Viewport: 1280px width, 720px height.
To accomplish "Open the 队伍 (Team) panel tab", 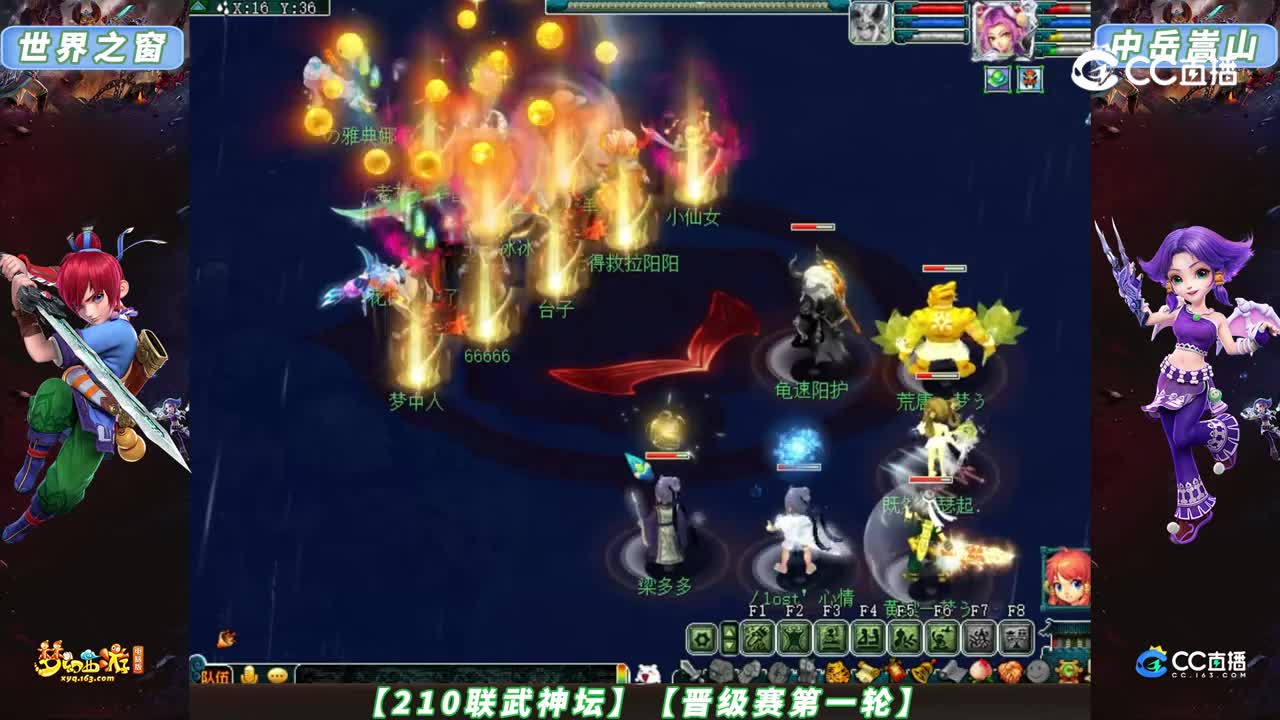I will pyautogui.click(x=218, y=675).
